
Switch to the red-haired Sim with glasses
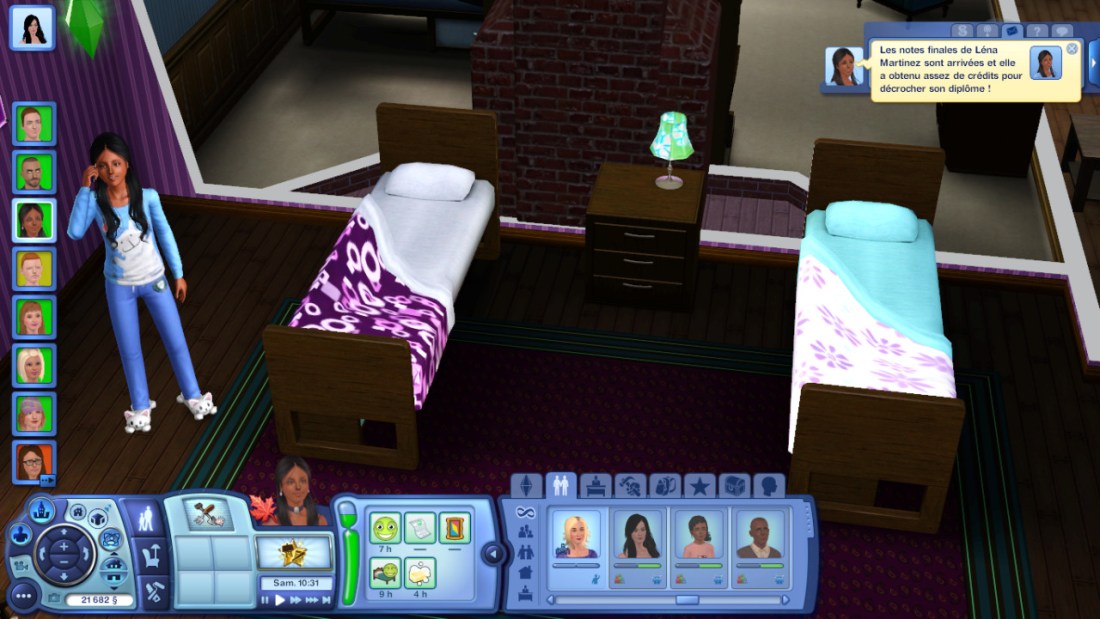coord(33,462)
